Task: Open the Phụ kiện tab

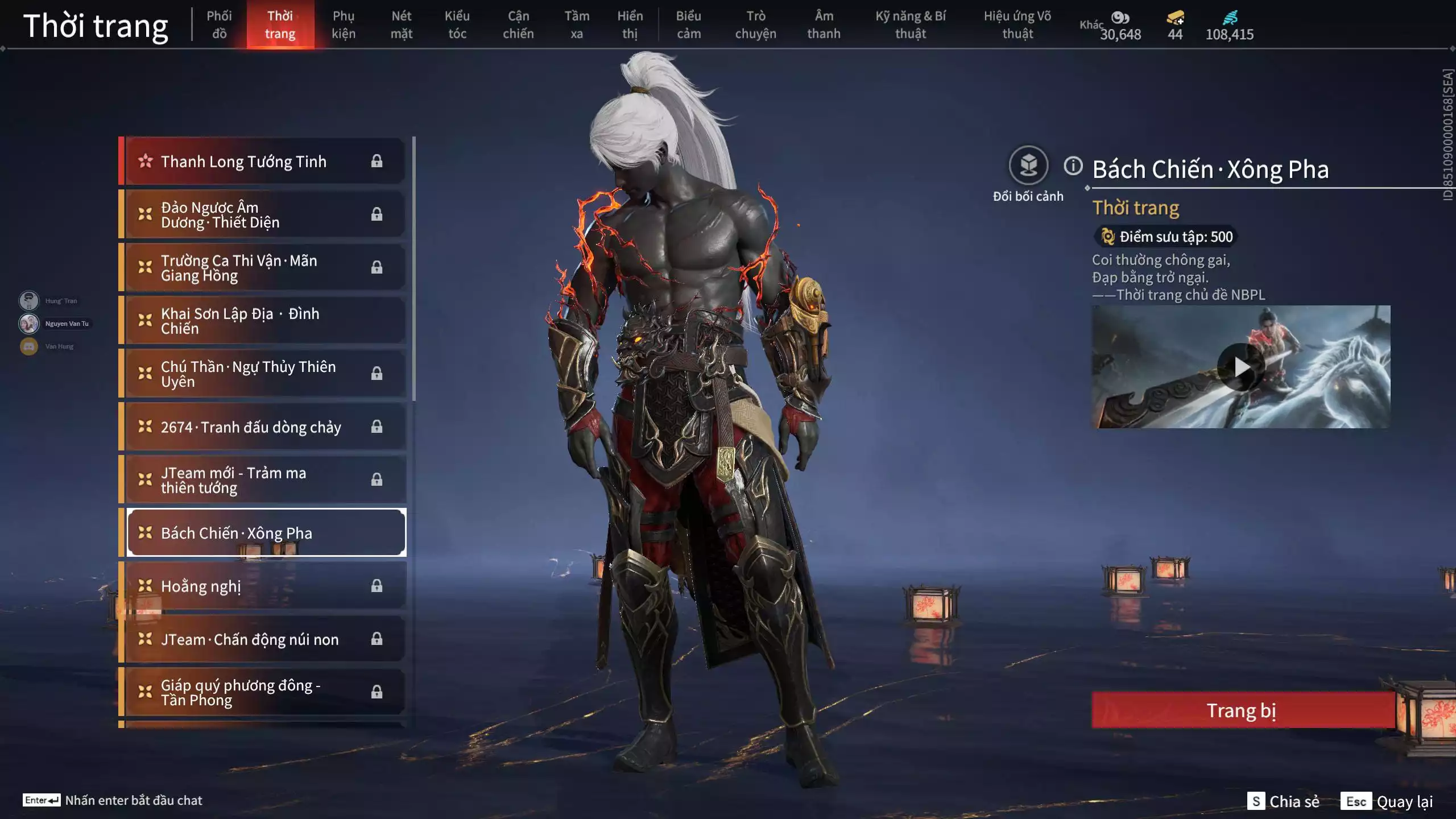Action: (344, 25)
